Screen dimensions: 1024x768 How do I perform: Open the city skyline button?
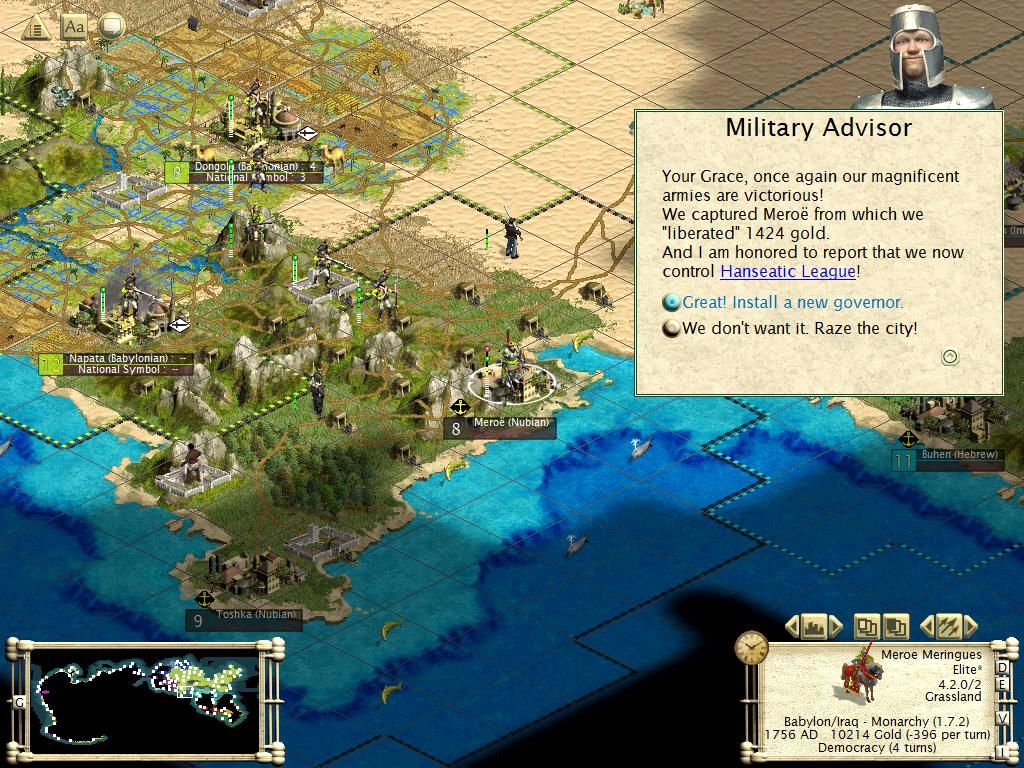815,627
